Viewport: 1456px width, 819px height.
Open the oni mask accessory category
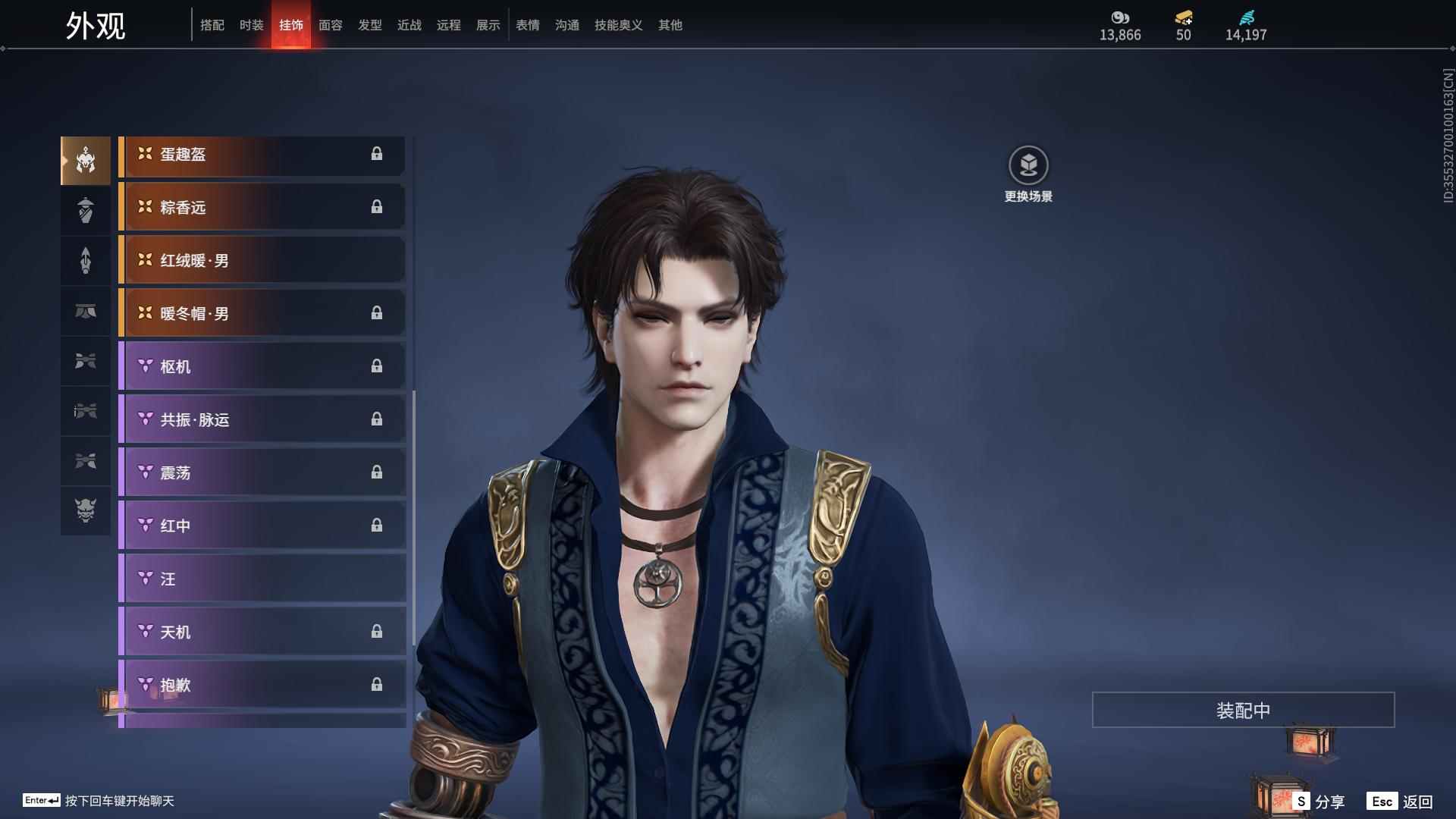(x=86, y=510)
